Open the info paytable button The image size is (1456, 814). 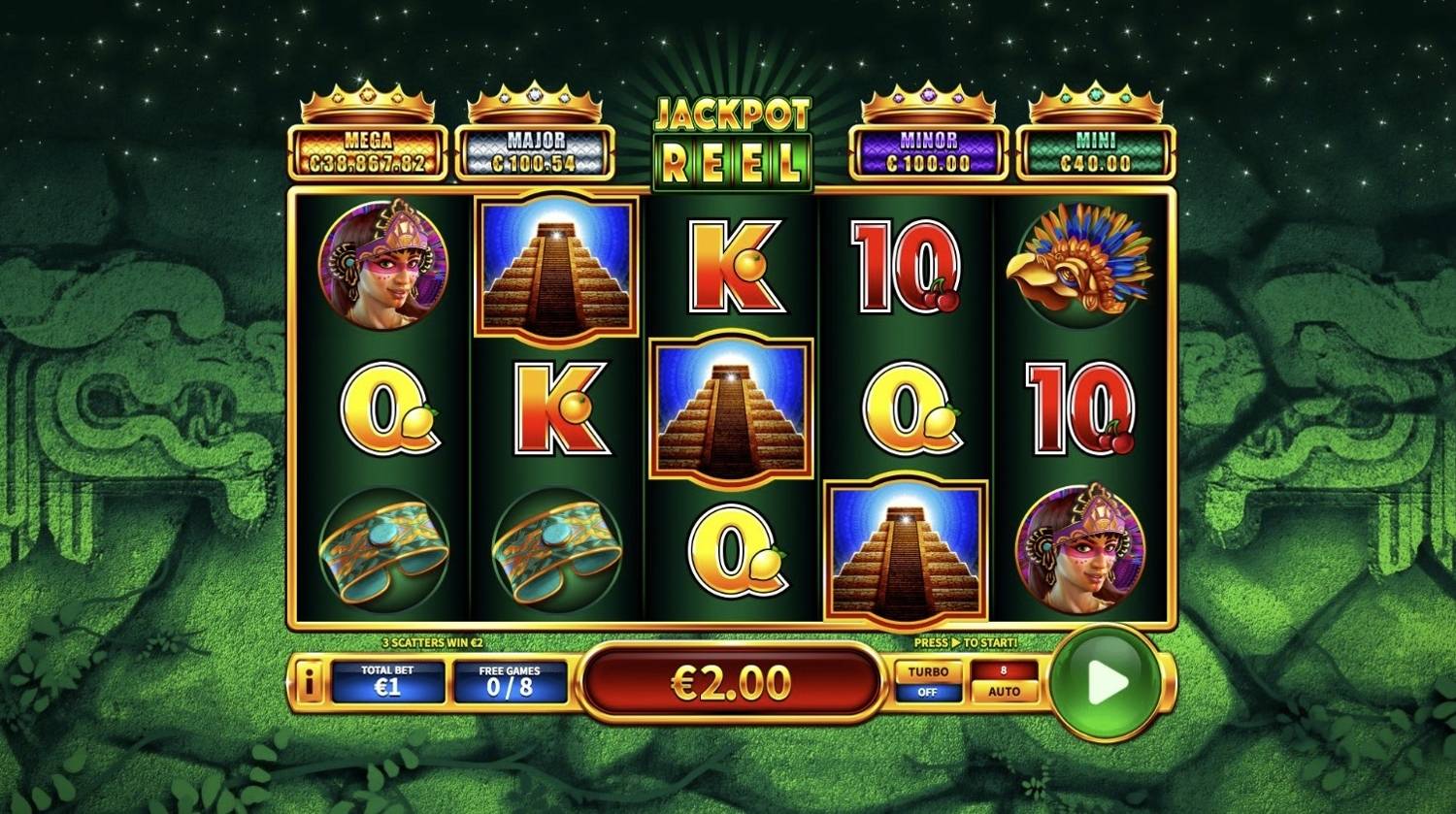tap(309, 683)
